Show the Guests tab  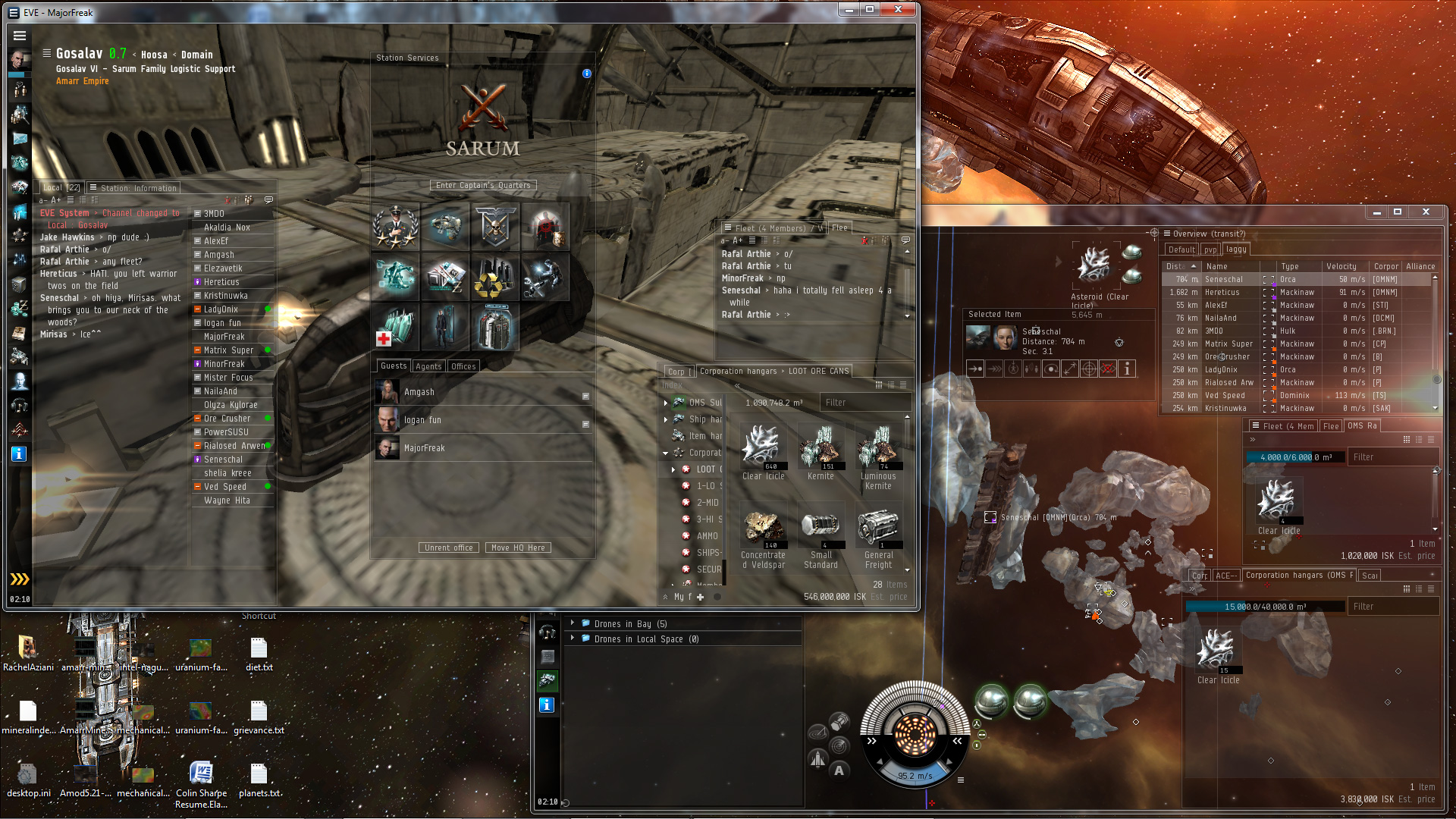point(394,366)
